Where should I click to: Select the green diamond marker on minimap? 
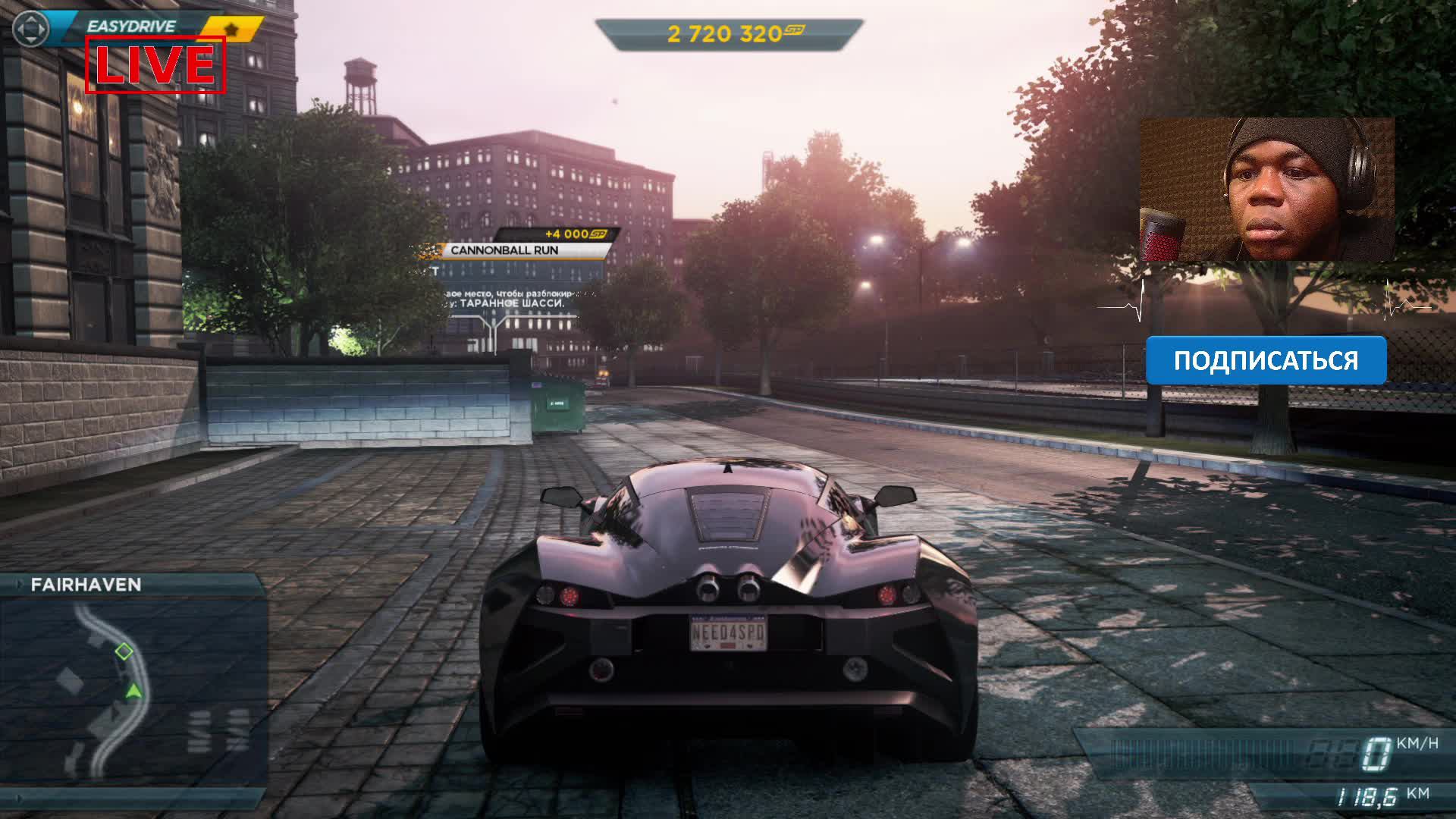coord(124,651)
